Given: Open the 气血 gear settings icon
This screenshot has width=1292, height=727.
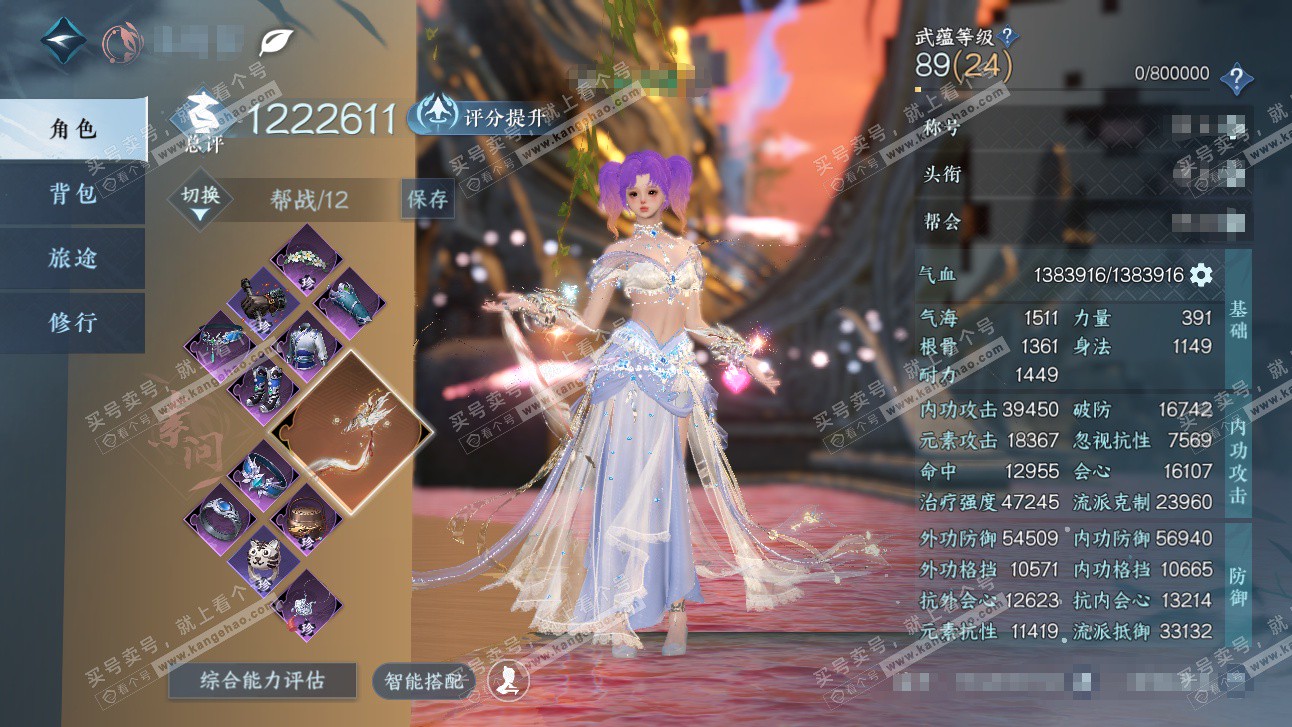Looking at the screenshot, I should pos(1200,275).
